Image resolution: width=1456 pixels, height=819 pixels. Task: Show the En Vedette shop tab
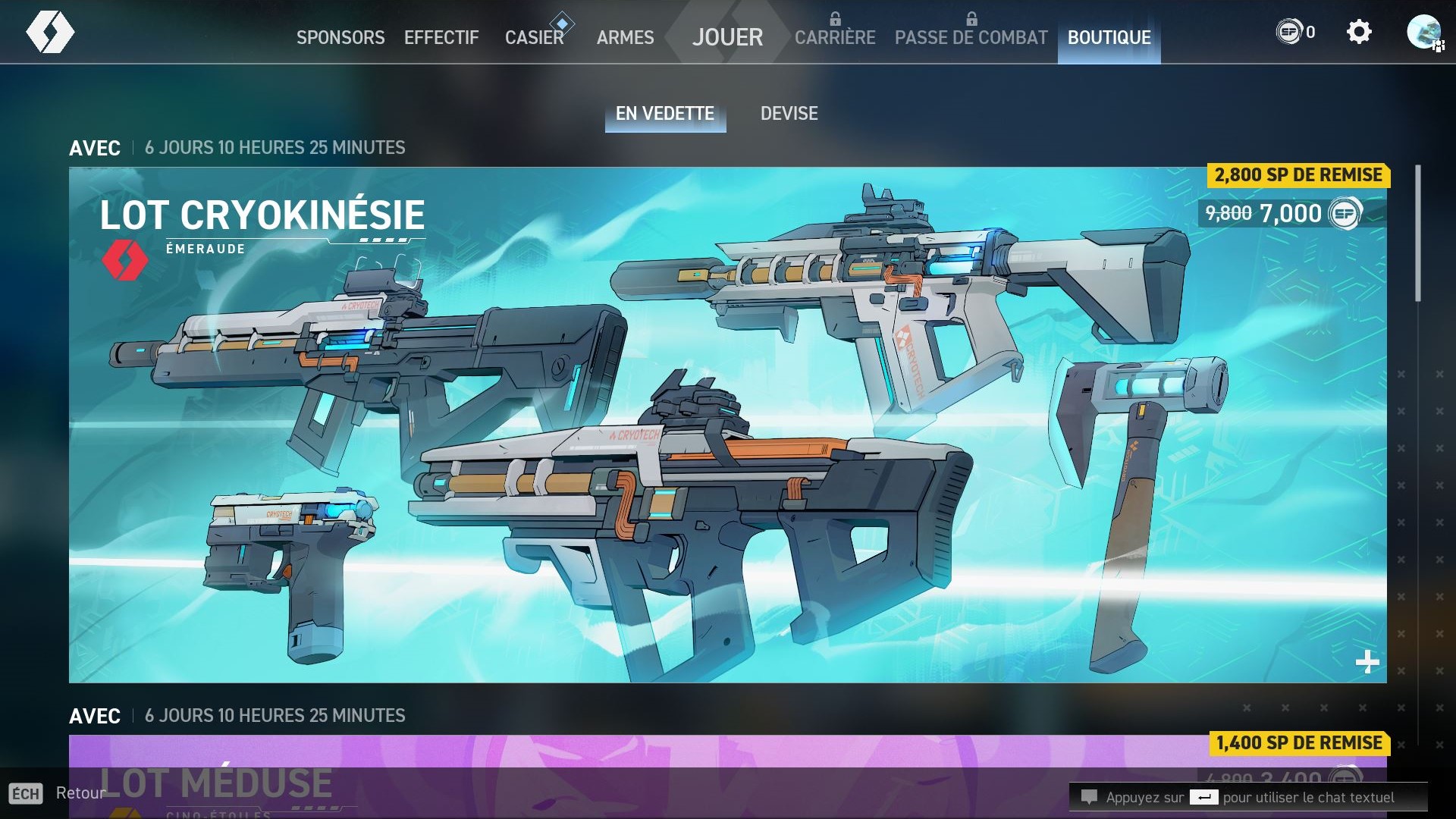pos(665,114)
